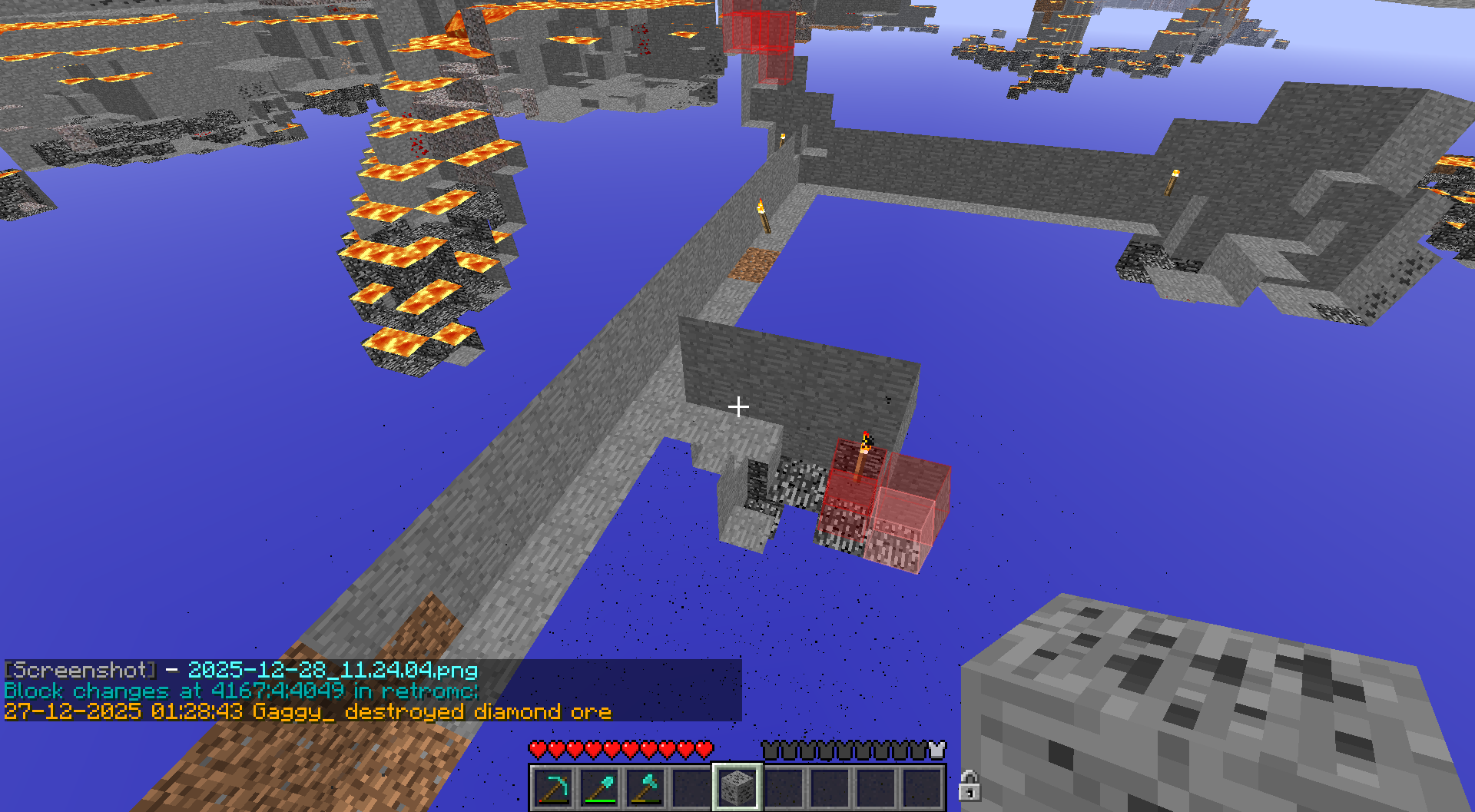
Task: Click the padlock icon beside the hotbar
Action: 970,786
